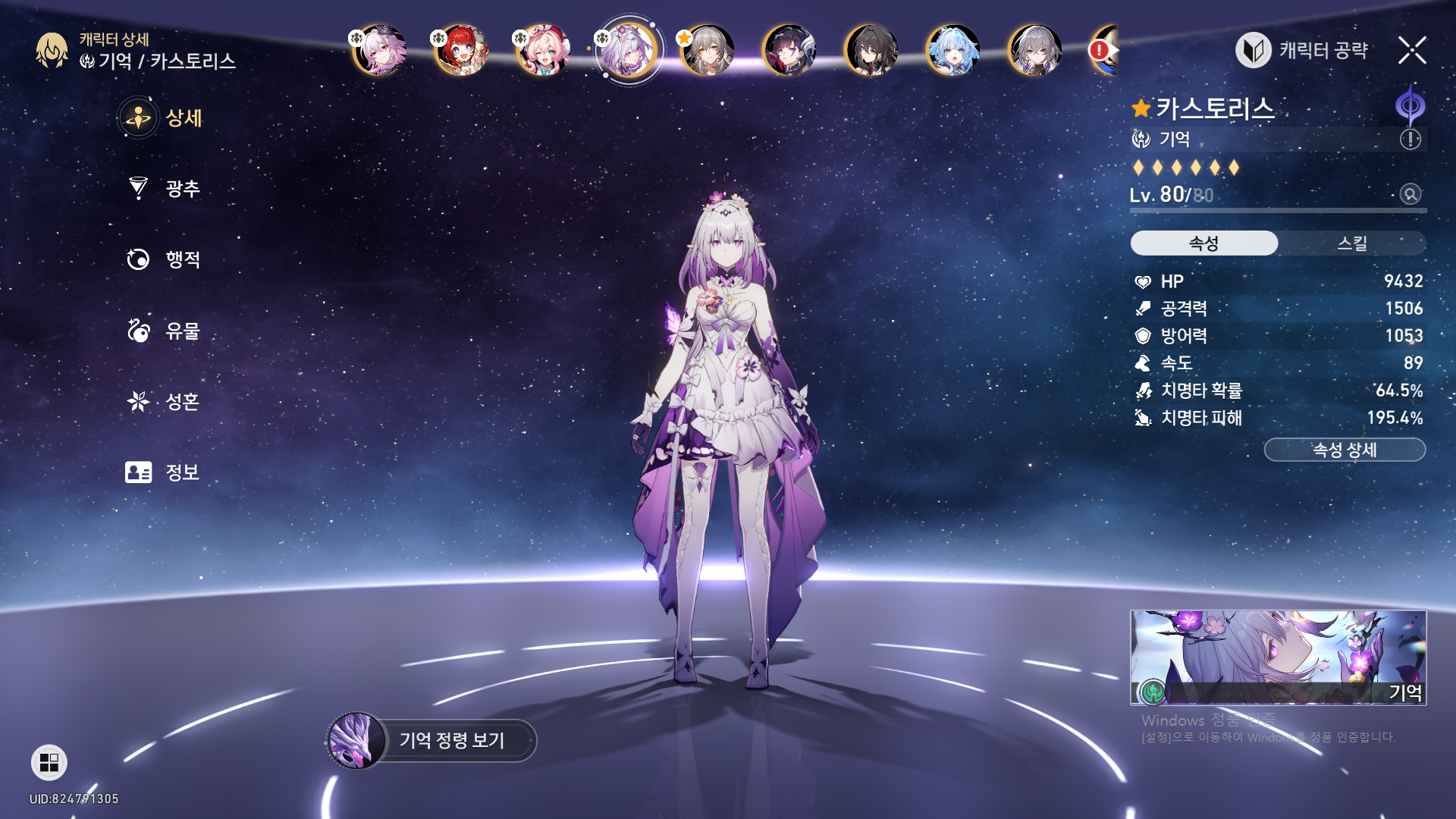Viewport: 1456px width, 819px height.
Task: Click the 기억 light cone thumbnail
Action: click(x=1278, y=657)
